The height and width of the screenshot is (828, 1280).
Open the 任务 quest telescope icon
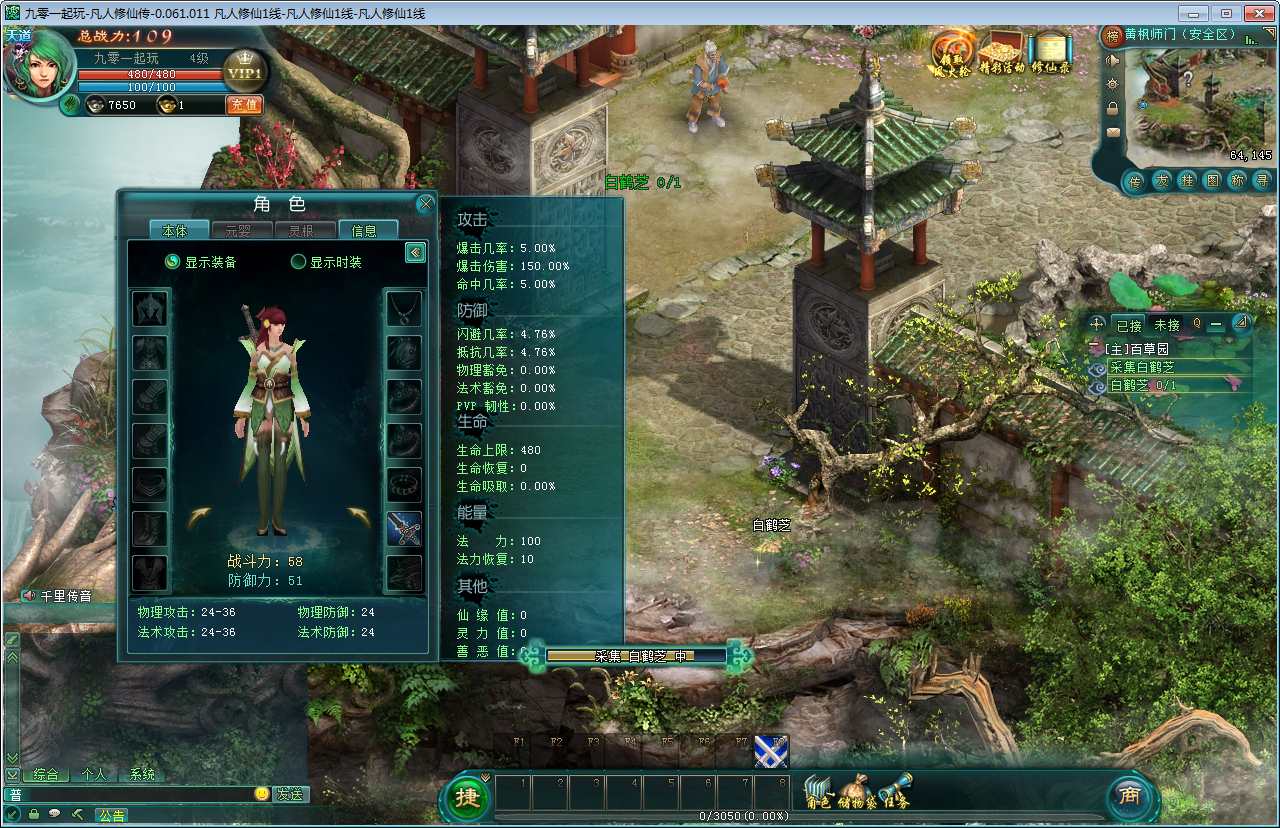tap(896, 790)
